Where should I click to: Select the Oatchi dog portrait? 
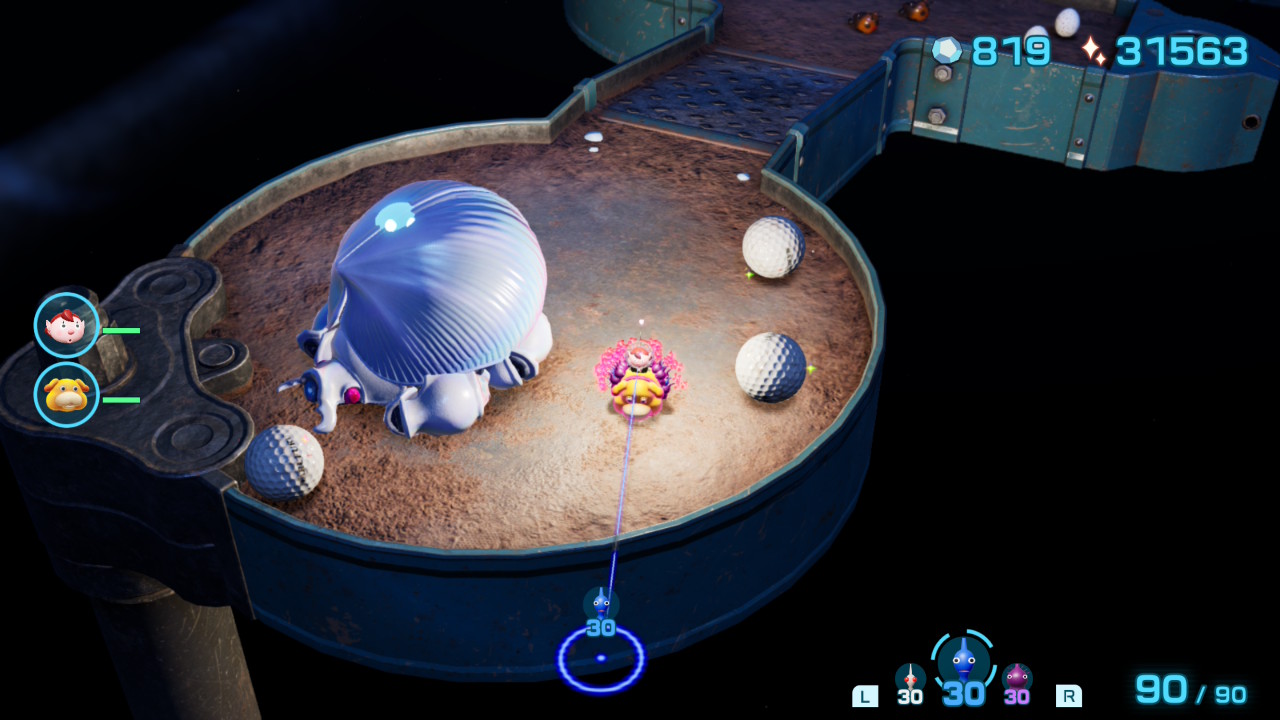(x=66, y=394)
